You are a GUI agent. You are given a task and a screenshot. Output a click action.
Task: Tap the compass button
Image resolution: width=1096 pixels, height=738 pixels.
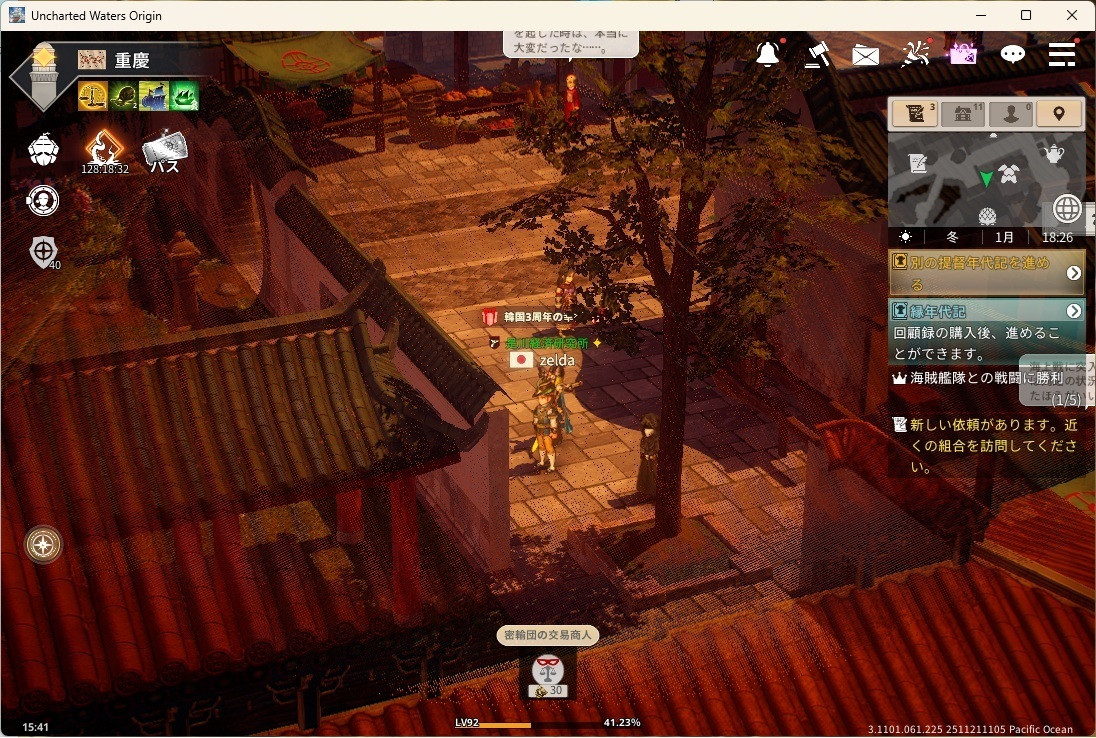point(44,545)
